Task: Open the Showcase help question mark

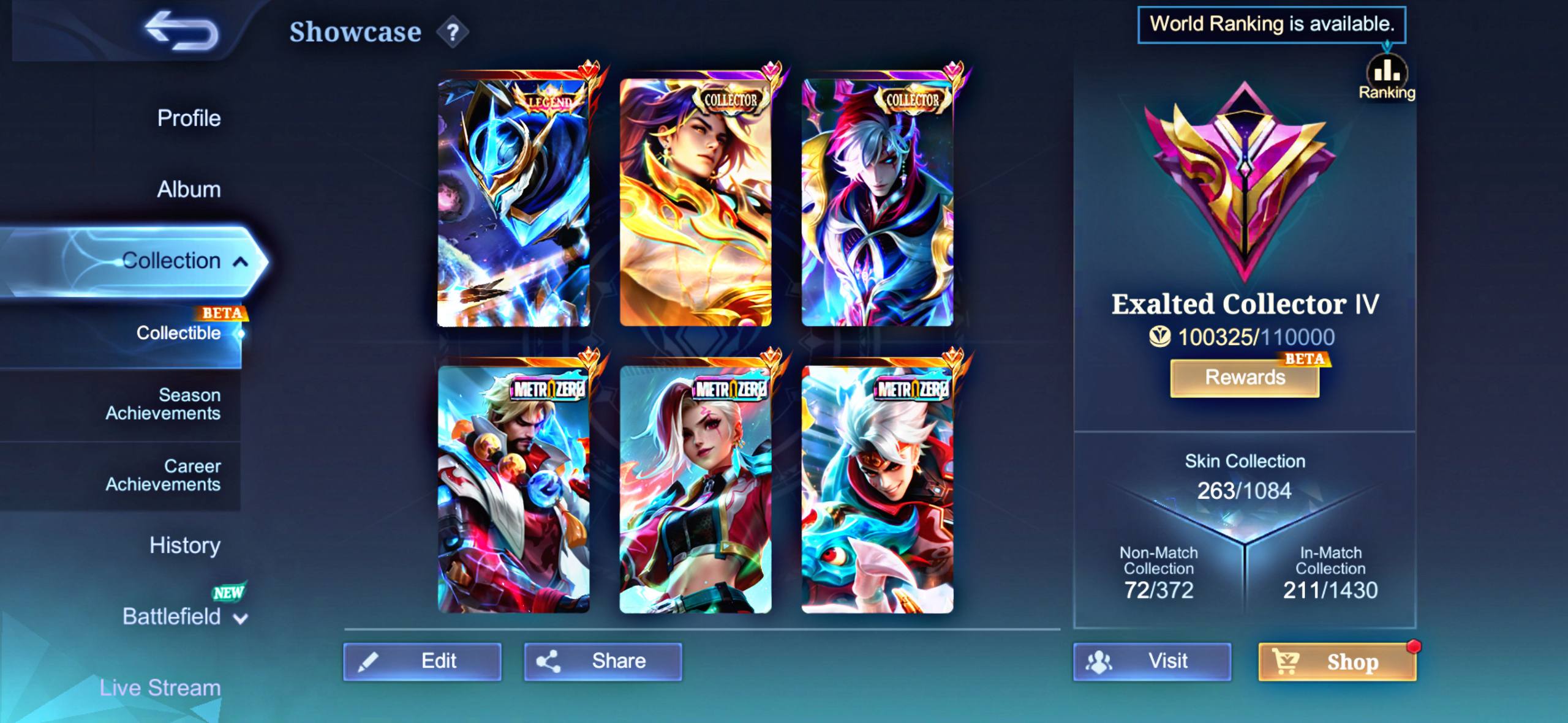Action: (x=453, y=32)
